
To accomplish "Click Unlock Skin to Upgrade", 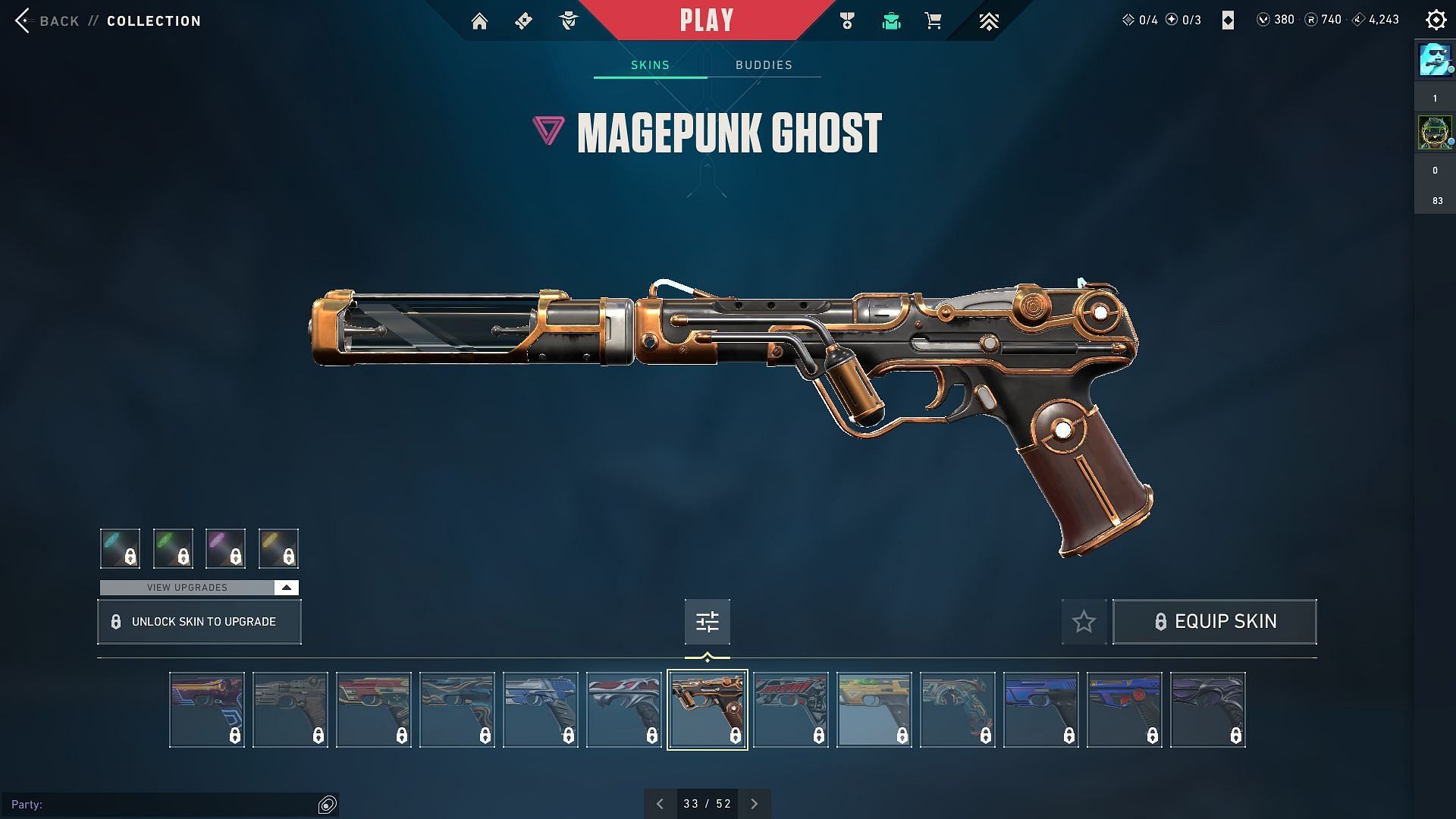I will tap(199, 622).
